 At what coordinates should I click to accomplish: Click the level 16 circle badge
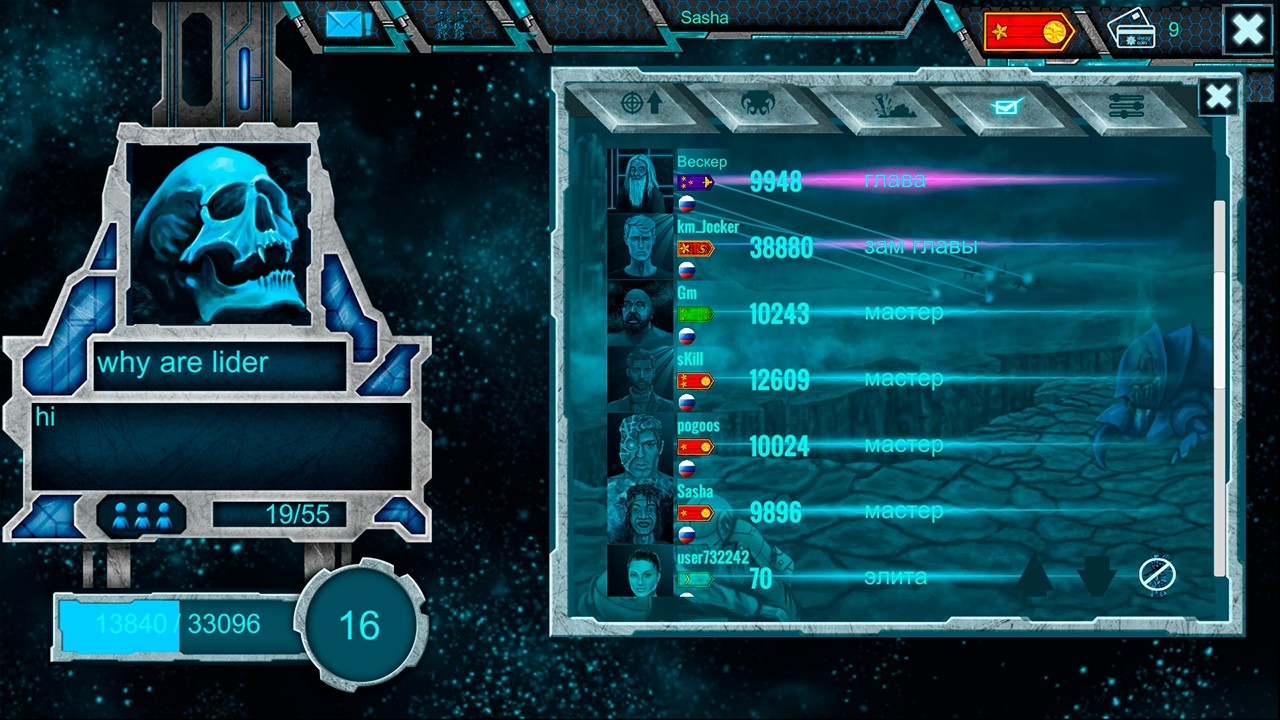pyautogui.click(x=360, y=624)
